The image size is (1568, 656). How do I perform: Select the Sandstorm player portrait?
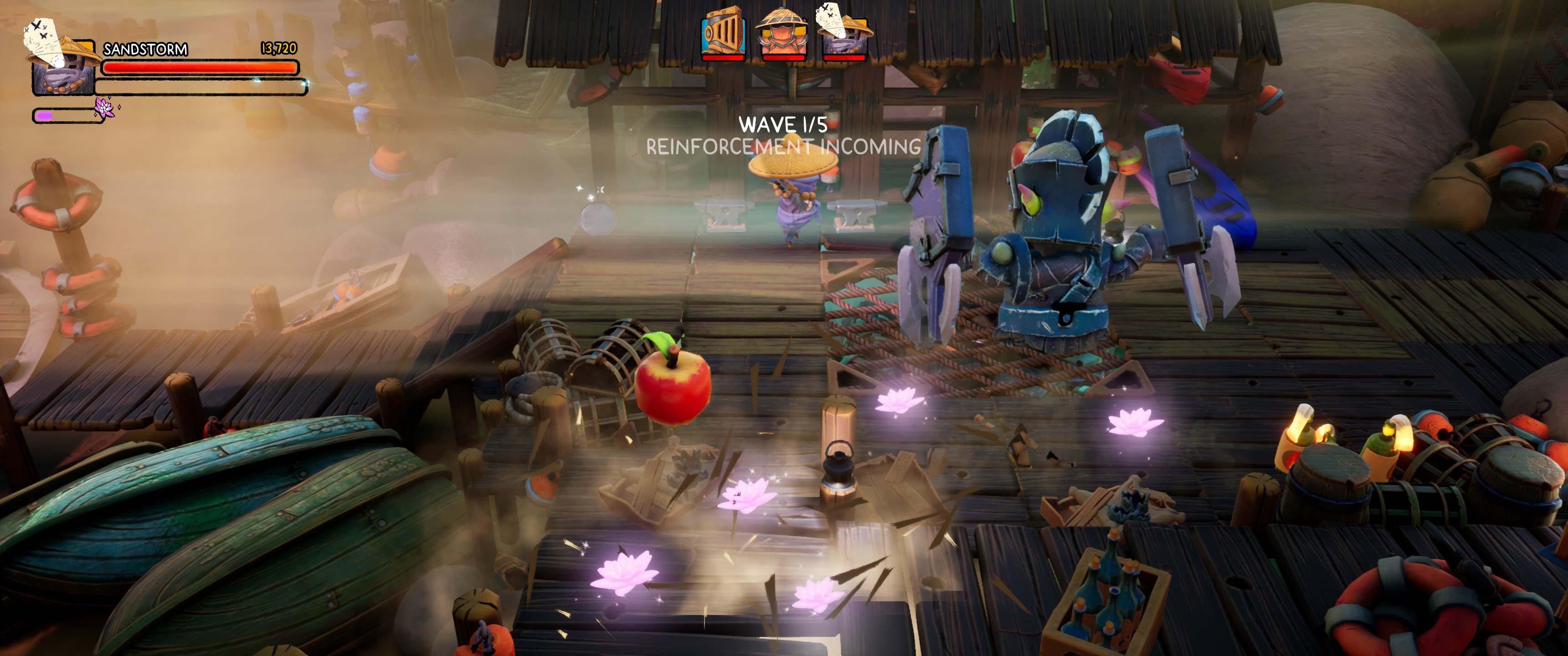(62, 61)
